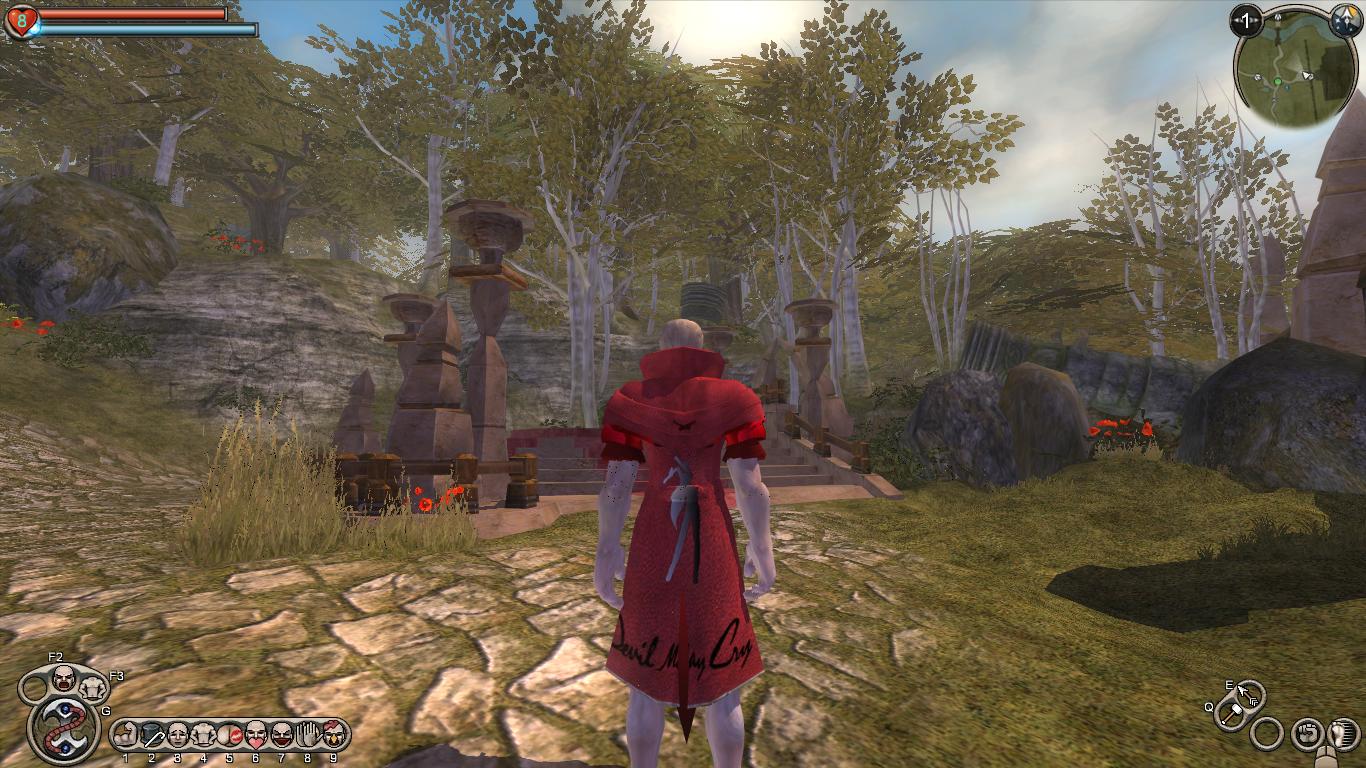Image resolution: width=1366 pixels, height=768 pixels.
Task: Choose the top hat and cane expression
Action: (152, 736)
